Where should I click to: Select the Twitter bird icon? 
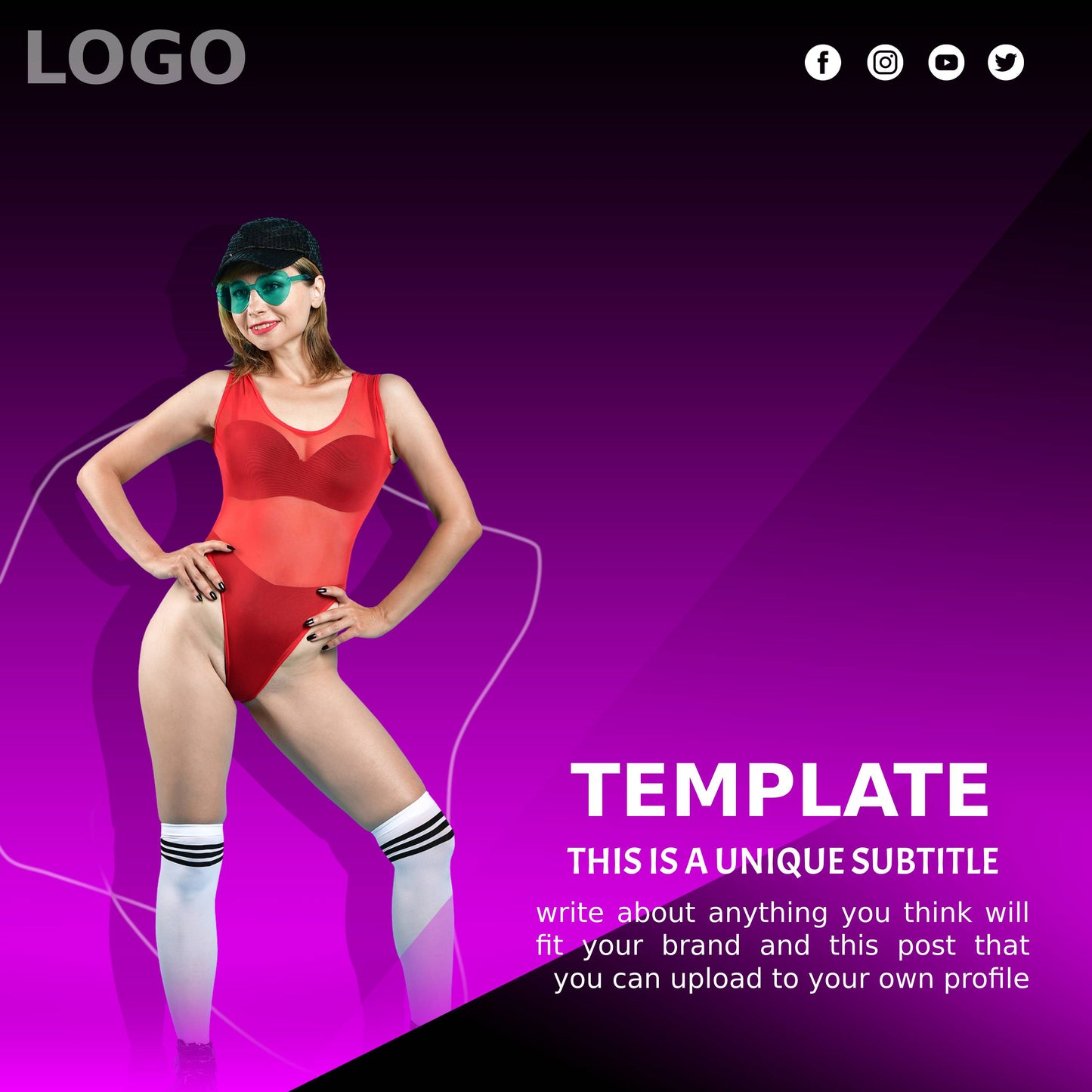click(1006, 62)
